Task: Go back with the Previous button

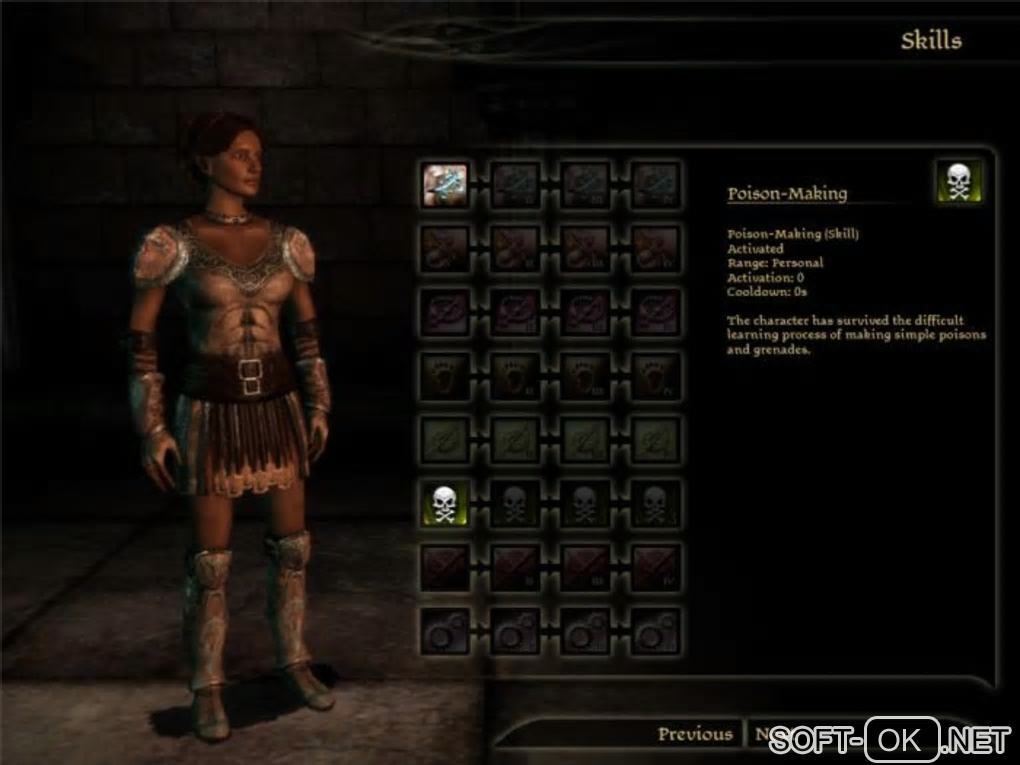Action: coord(695,735)
